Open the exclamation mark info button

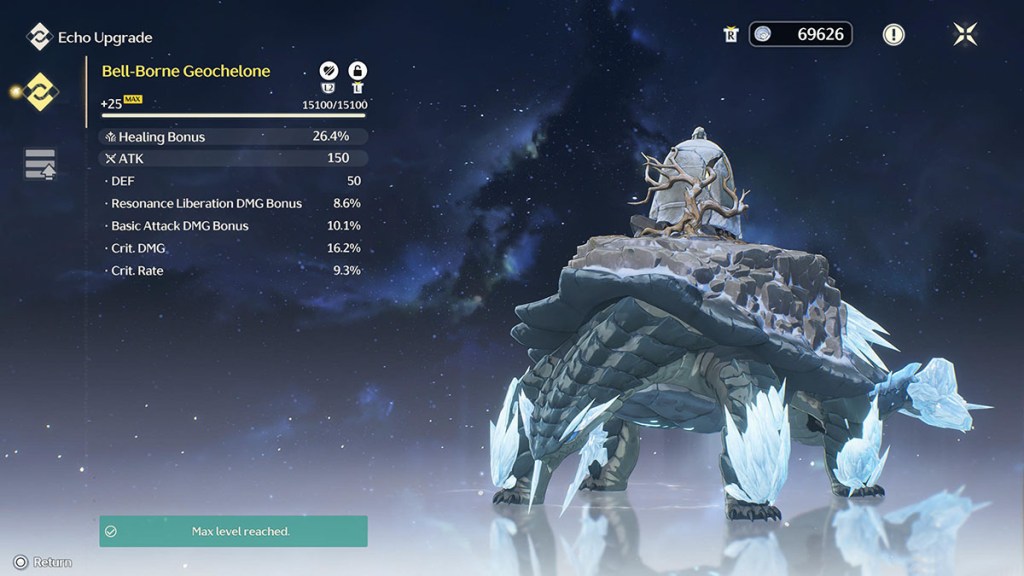[893, 35]
